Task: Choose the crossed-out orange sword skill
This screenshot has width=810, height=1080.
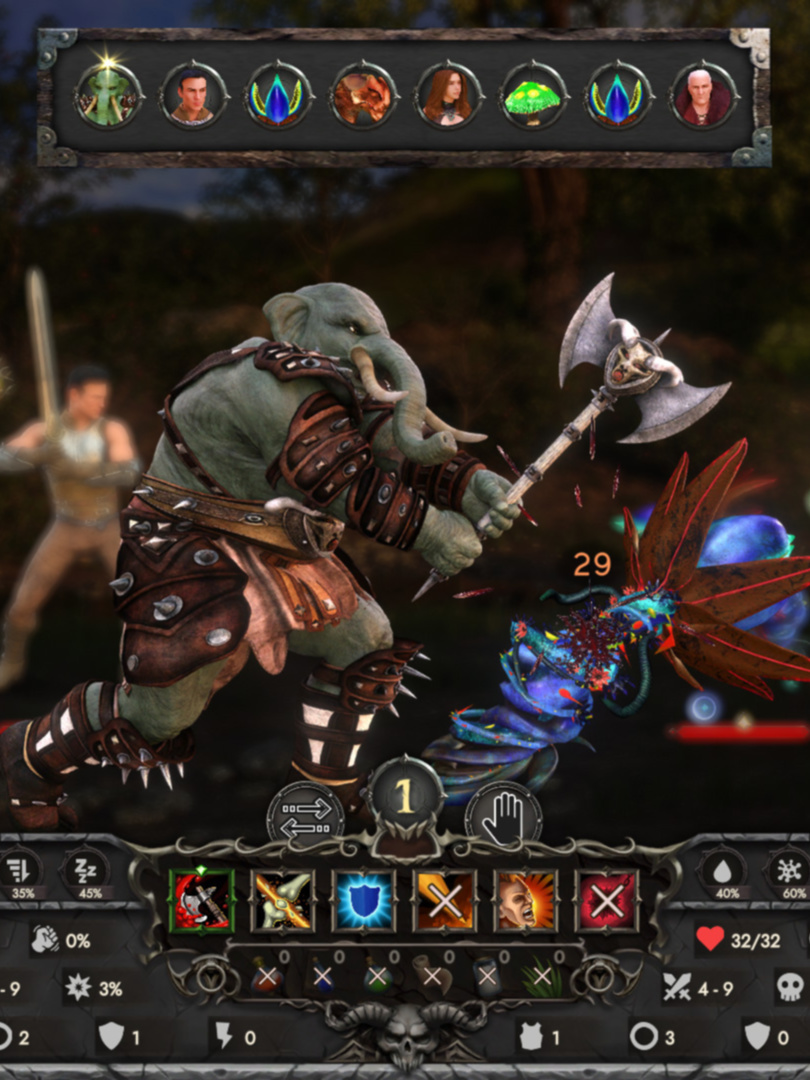Action: click(445, 900)
